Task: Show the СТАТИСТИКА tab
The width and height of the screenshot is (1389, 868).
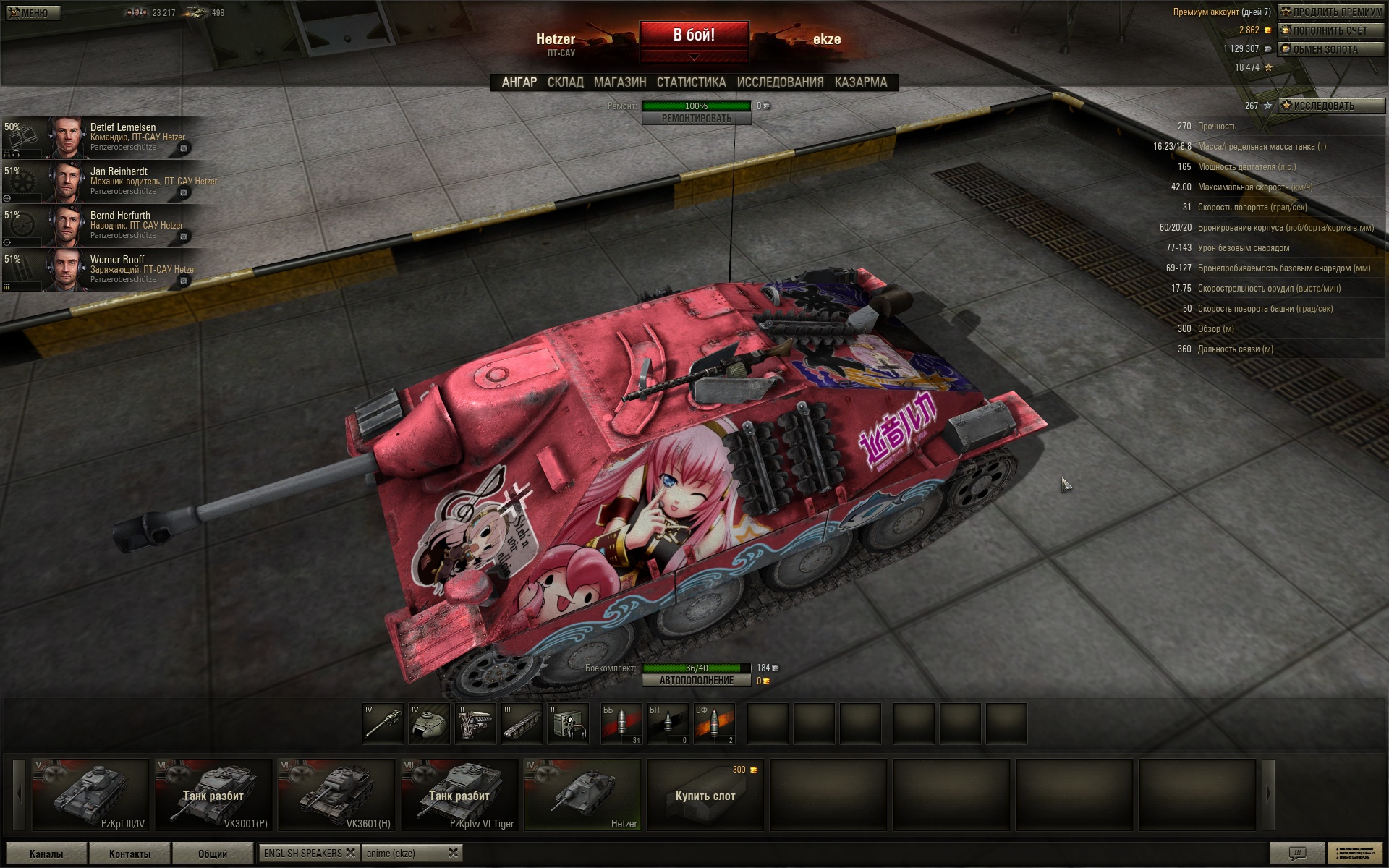Action: pyautogui.click(x=691, y=82)
